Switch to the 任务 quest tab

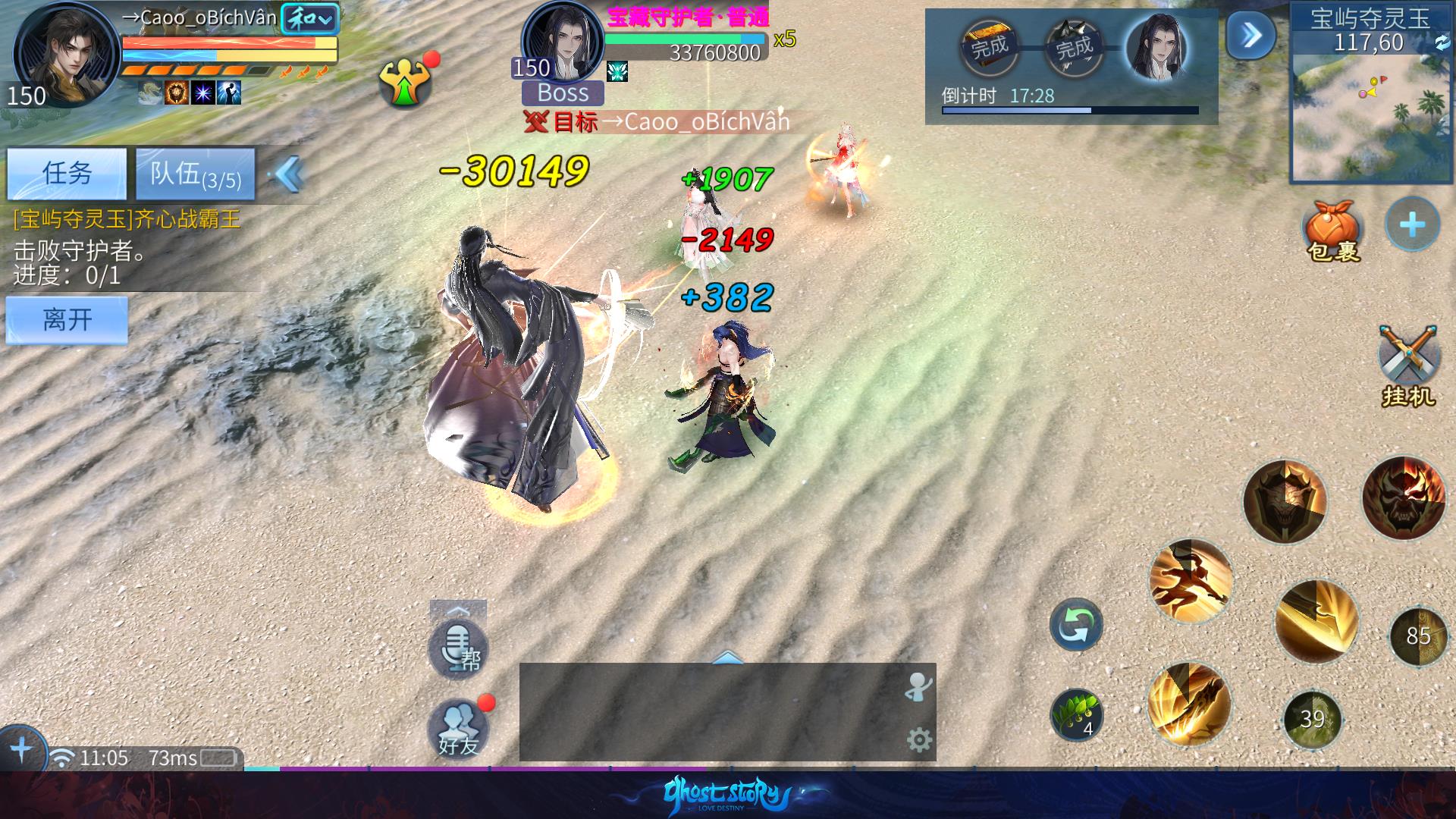click(x=67, y=173)
